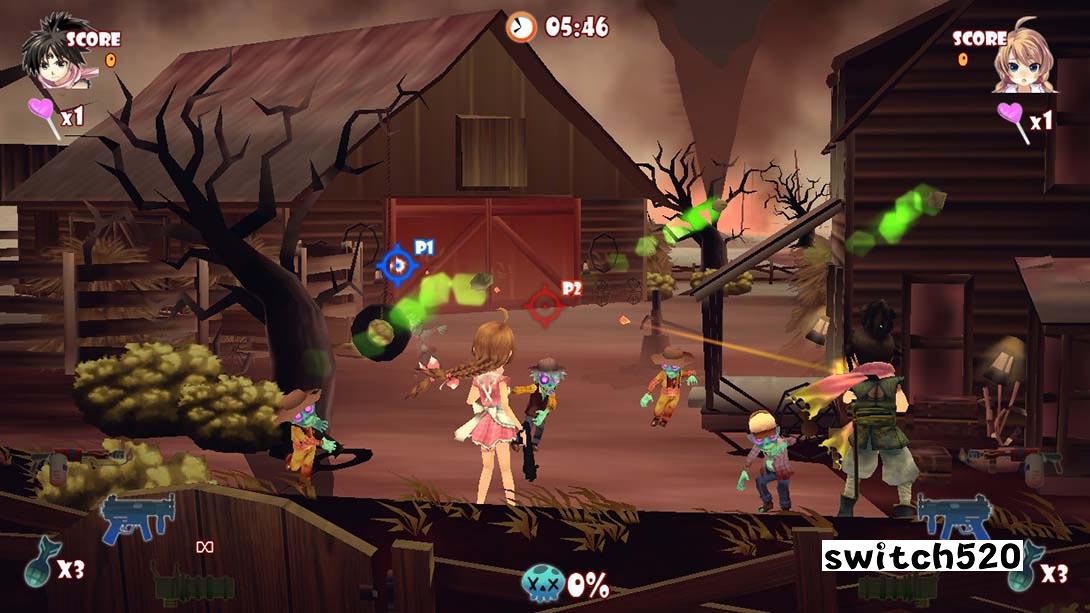This screenshot has height=613, width=1090.
Task: Click the blue P1 crosshair
Action: tap(397, 265)
